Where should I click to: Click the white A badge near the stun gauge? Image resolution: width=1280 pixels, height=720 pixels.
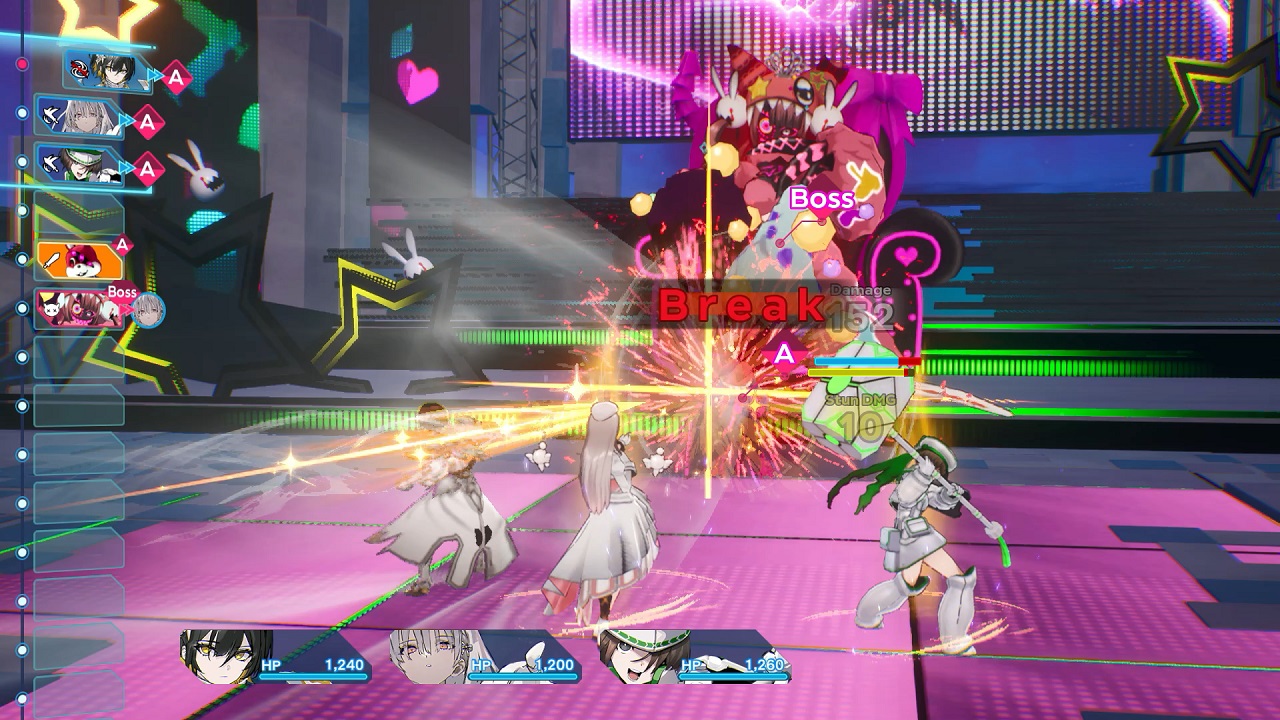point(786,352)
